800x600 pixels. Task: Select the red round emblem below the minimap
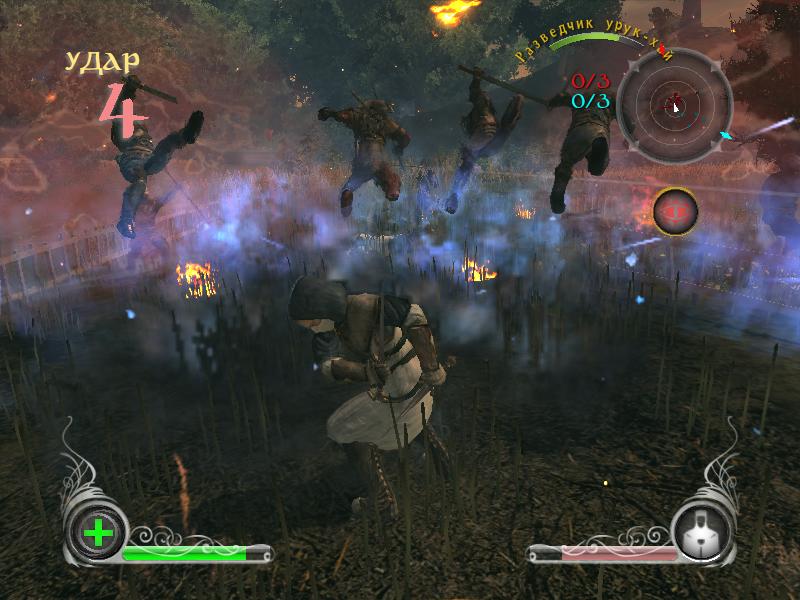point(675,210)
